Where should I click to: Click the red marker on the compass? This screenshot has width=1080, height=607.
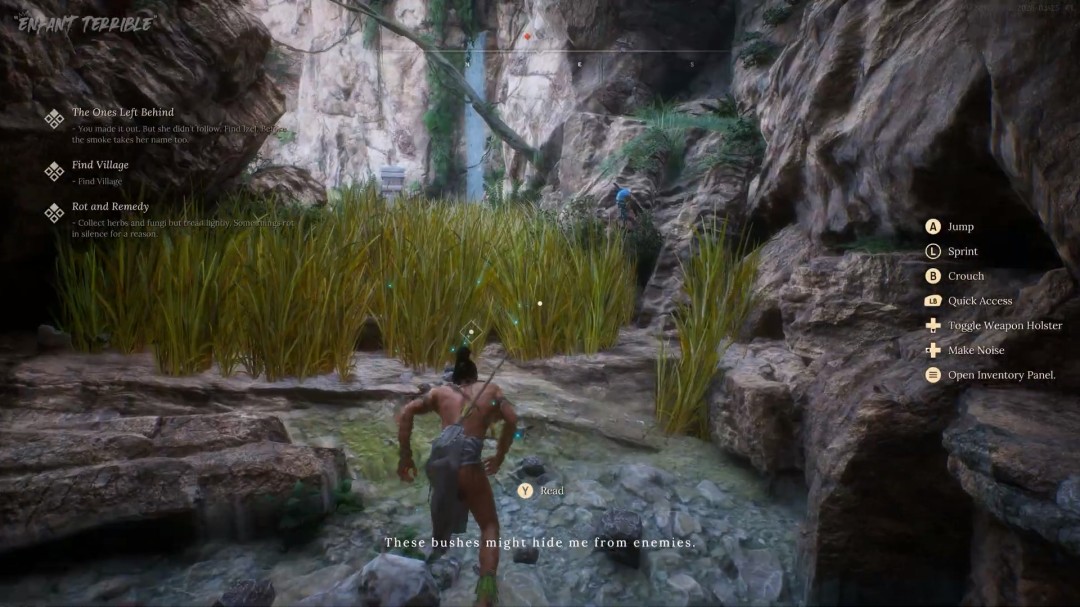tap(527, 38)
